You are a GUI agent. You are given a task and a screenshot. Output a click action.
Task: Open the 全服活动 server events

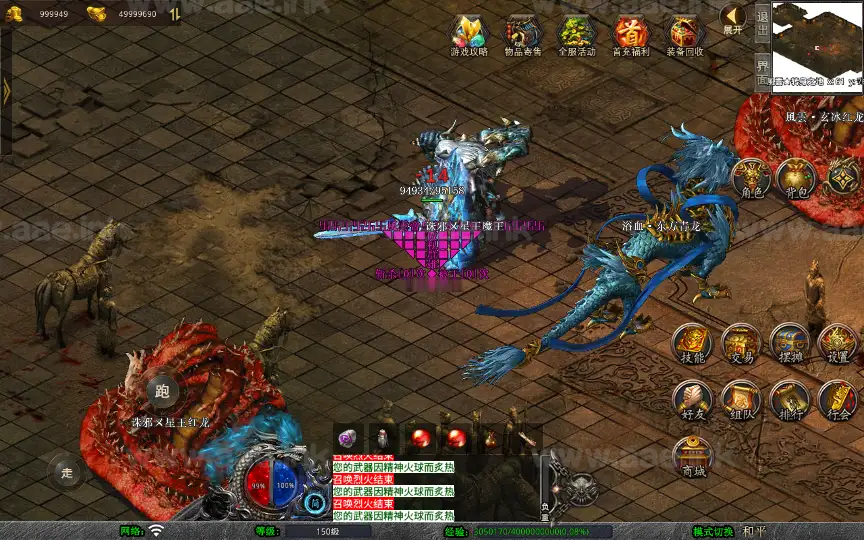[576, 35]
